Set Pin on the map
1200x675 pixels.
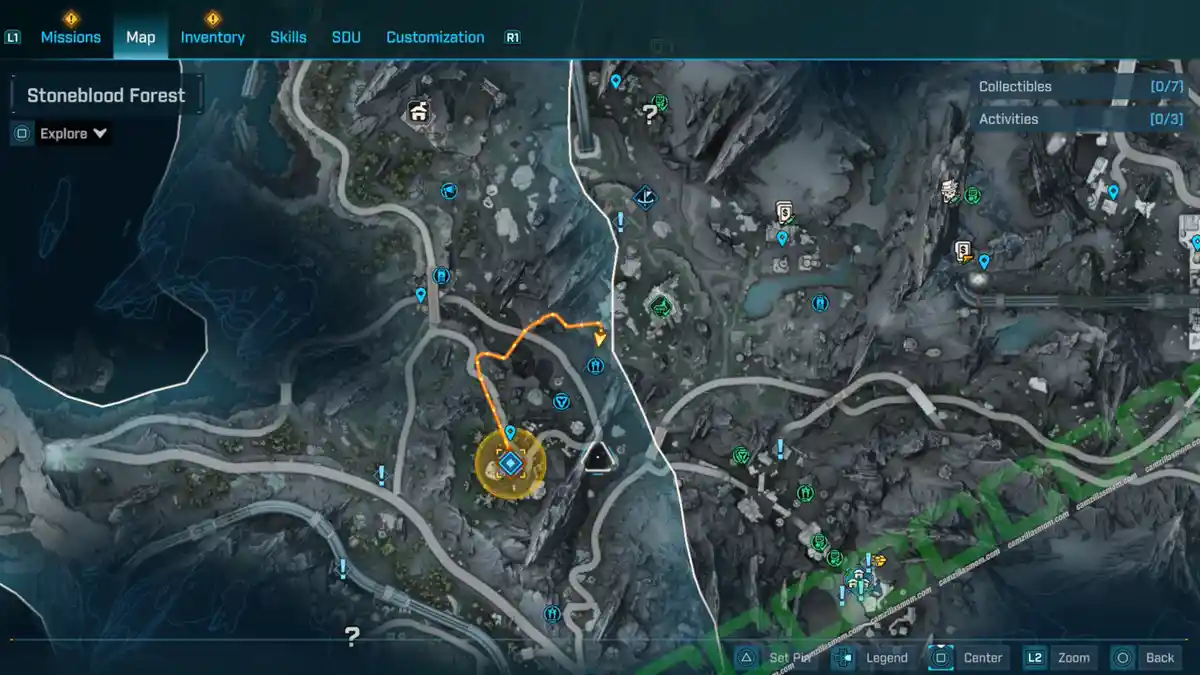[777, 657]
